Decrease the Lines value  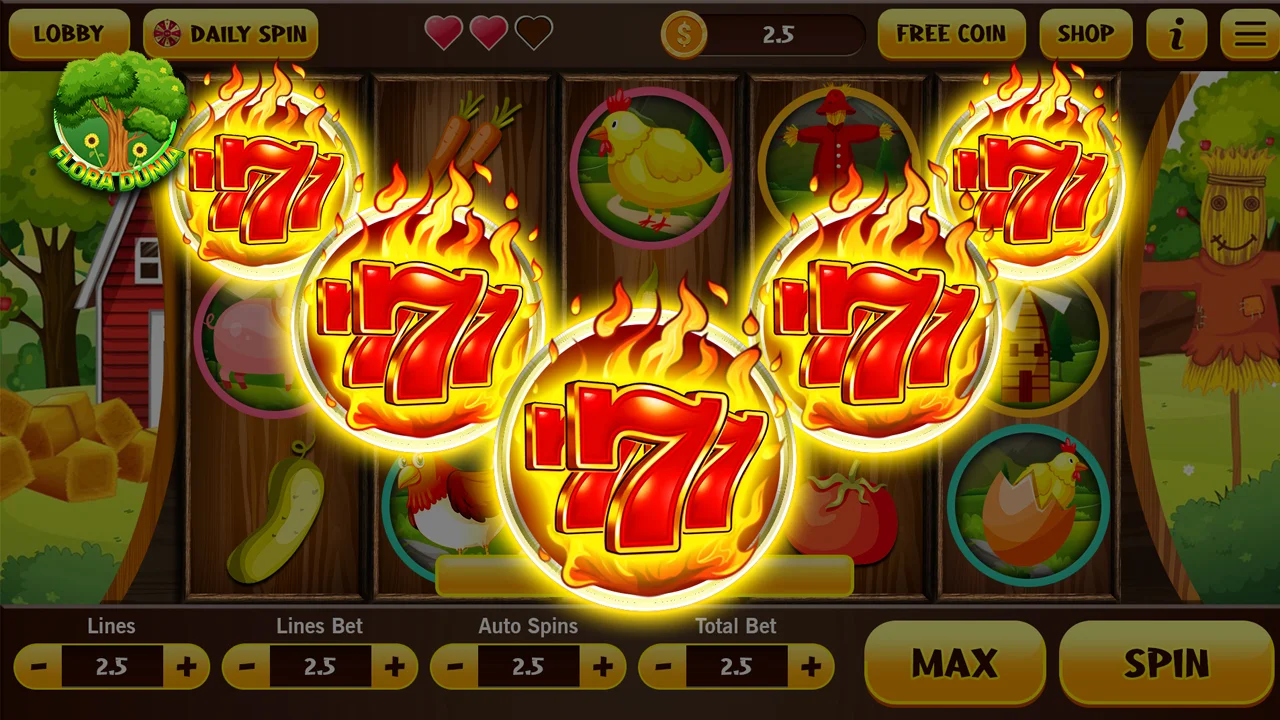[x=38, y=667]
